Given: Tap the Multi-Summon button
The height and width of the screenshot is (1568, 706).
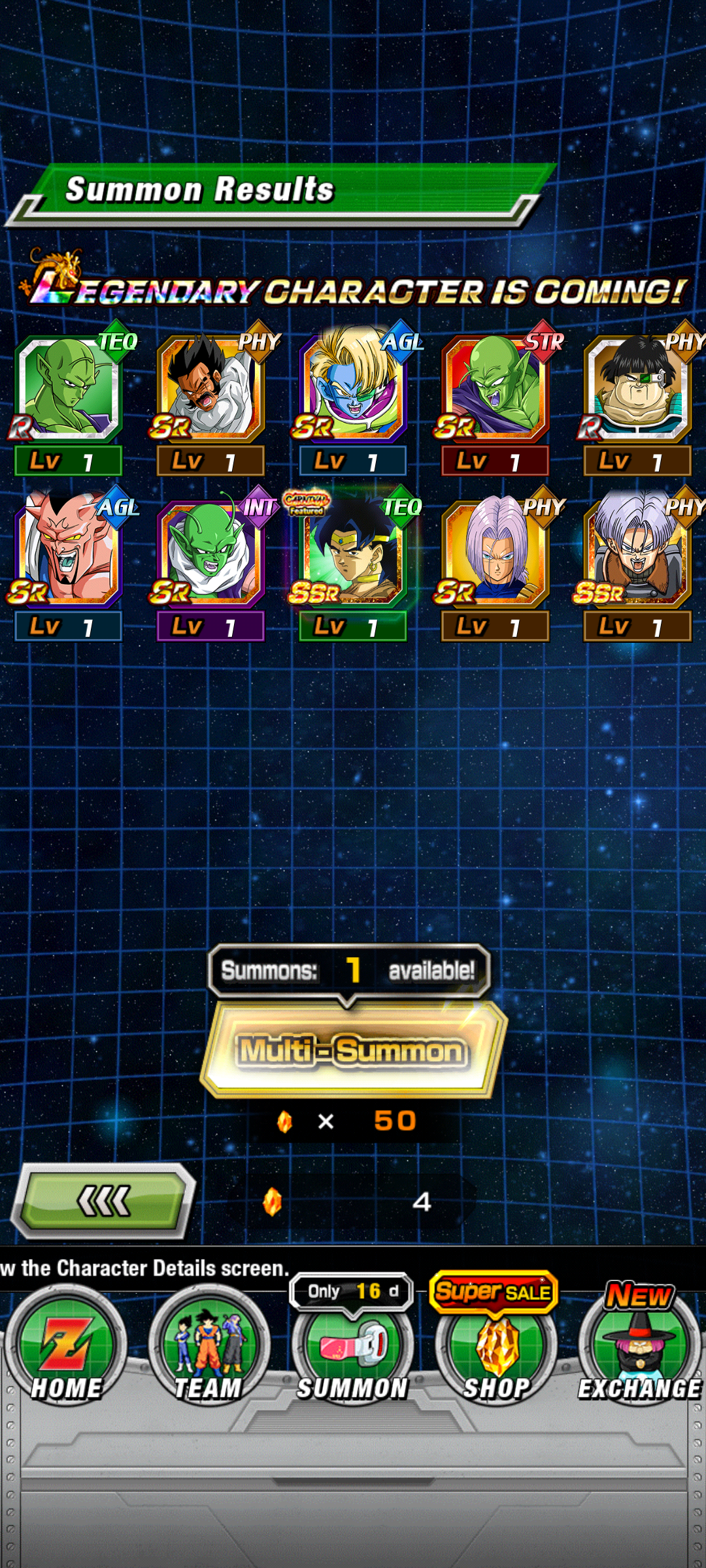Looking at the screenshot, I should (x=353, y=1050).
